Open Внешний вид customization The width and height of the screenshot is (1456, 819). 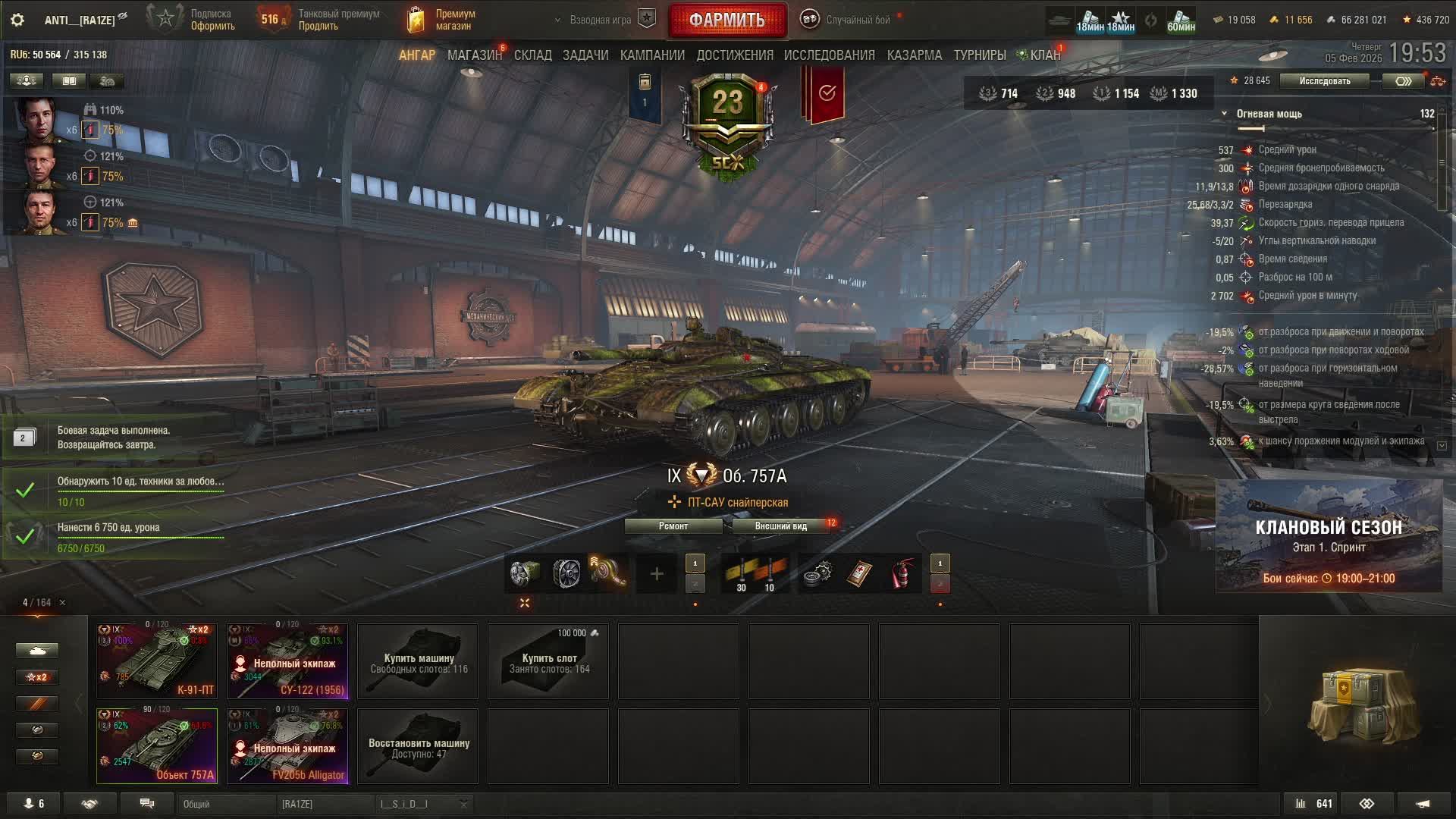pyautogui.click(x=780, y=526)
